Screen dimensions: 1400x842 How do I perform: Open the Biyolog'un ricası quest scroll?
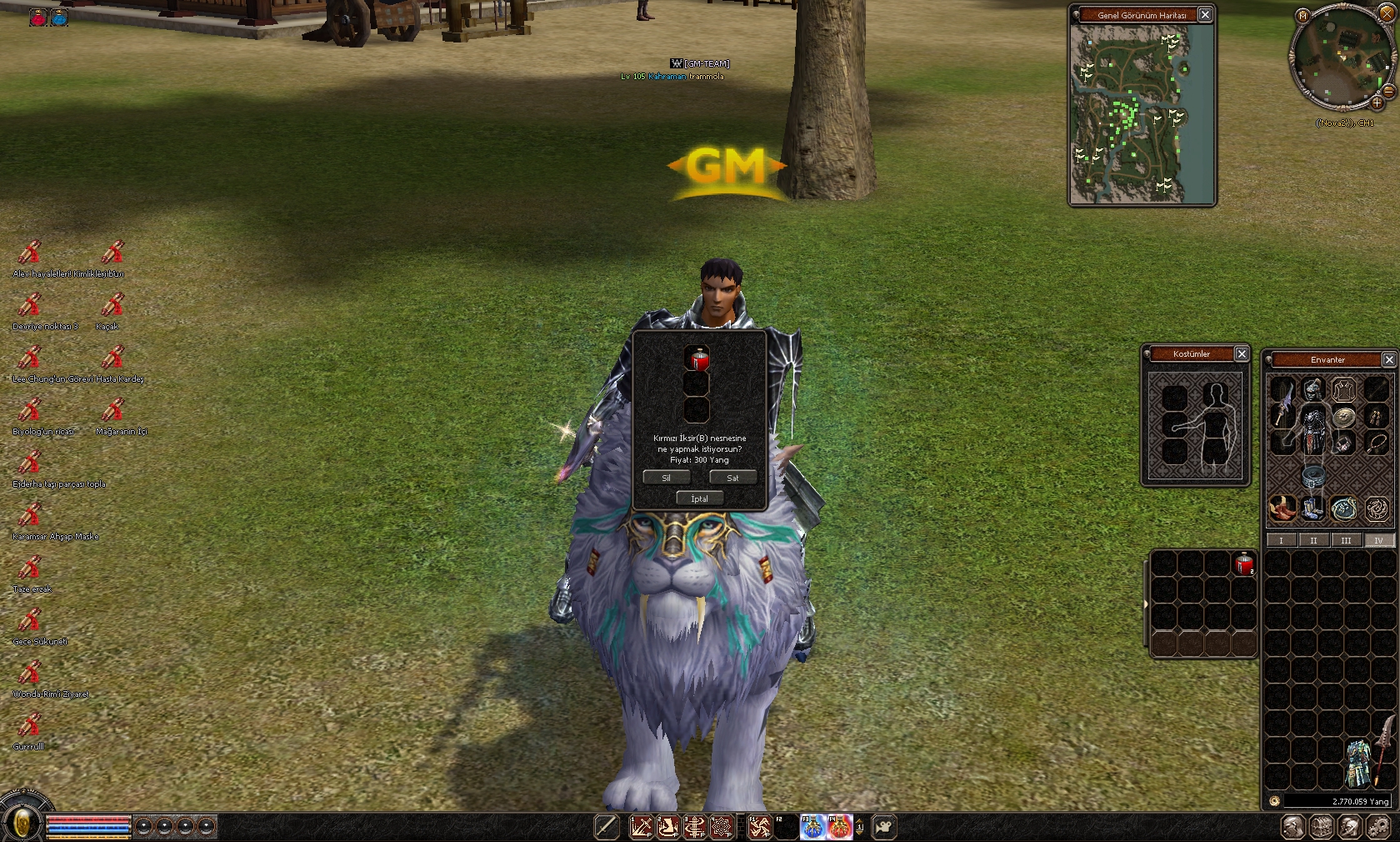pos(30,411)
